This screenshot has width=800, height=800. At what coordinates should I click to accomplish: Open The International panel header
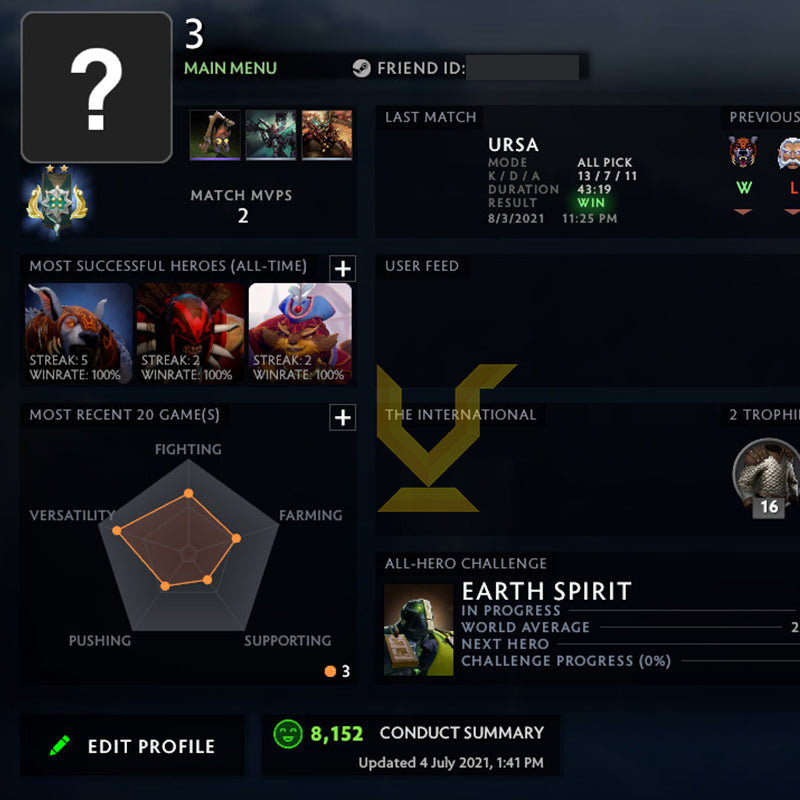click(x=461, y=415)
